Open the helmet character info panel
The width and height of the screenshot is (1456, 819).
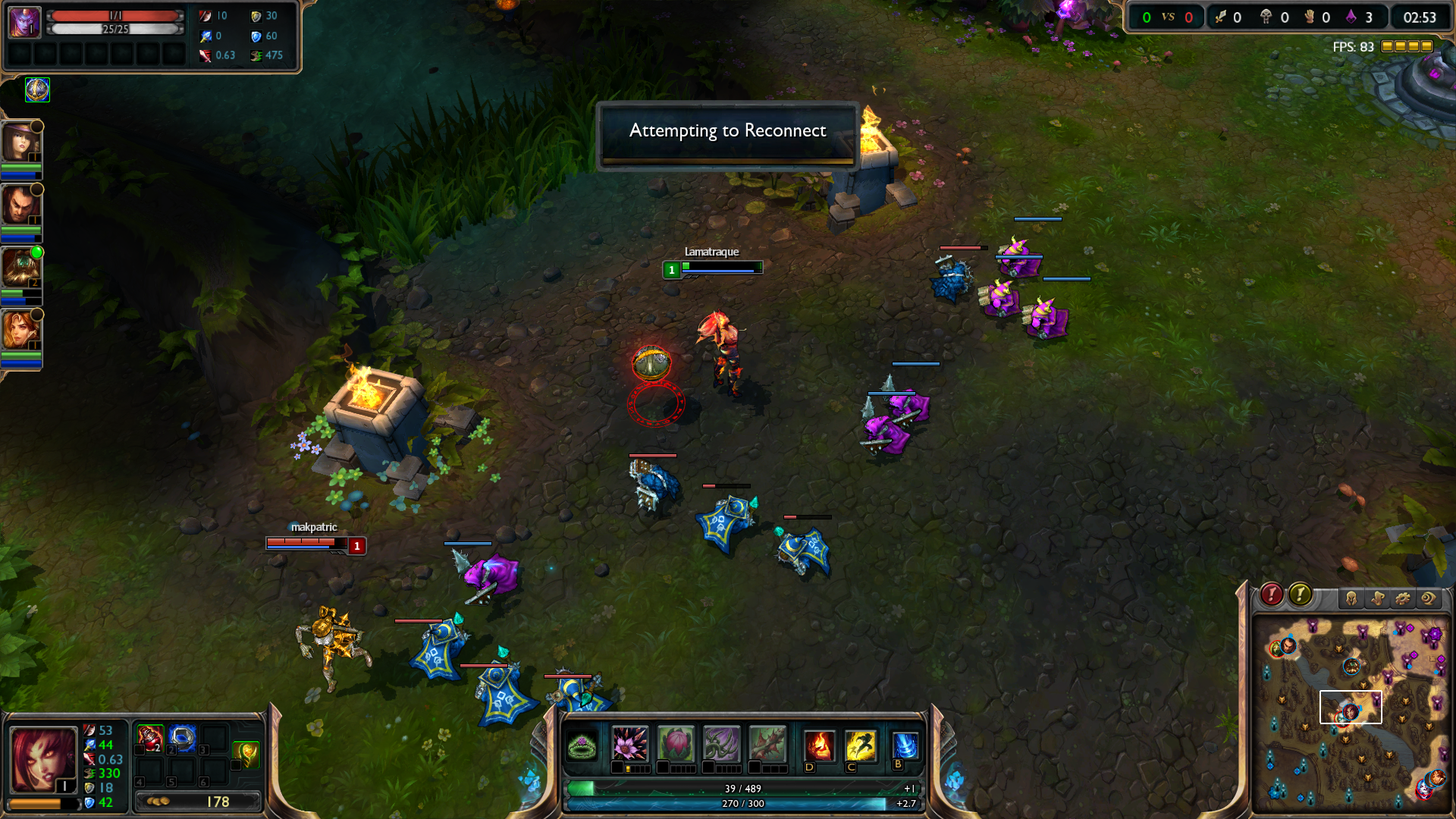pyautogui.click(x=1351, y=598)
